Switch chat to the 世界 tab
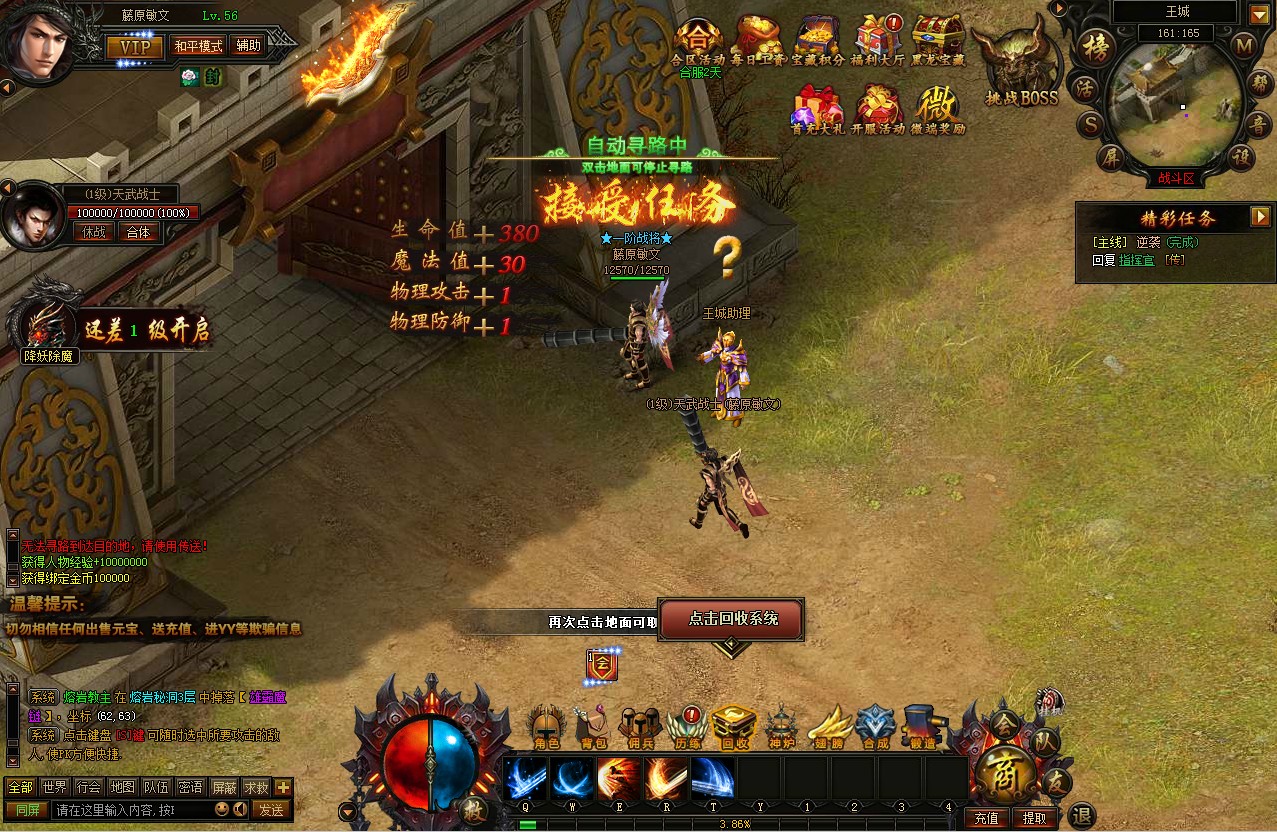Viewport: 1277px width, 832px height. [x=54, y=787]
